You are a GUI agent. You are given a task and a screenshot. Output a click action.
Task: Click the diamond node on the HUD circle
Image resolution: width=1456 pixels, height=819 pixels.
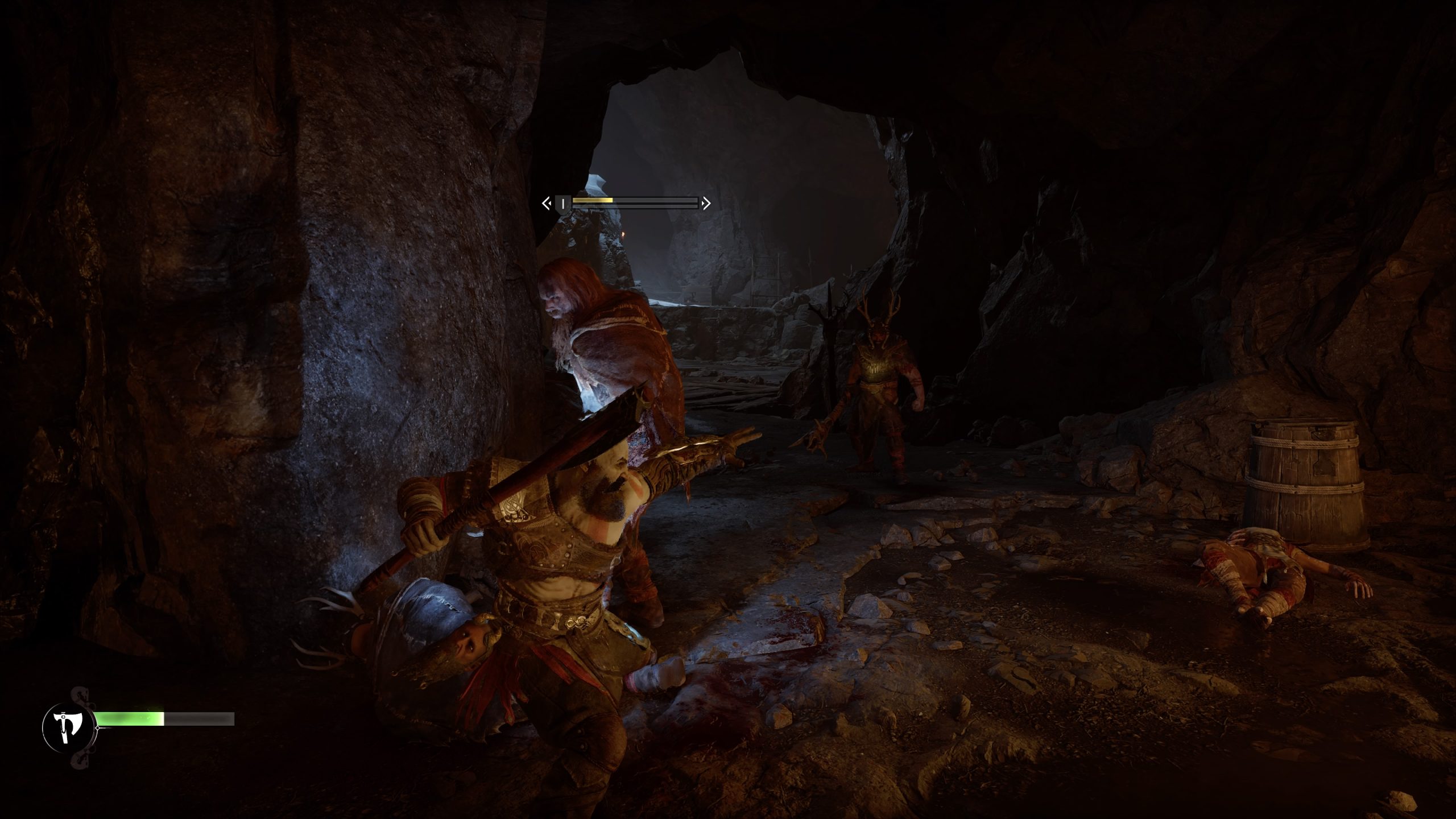pos(98,728)
